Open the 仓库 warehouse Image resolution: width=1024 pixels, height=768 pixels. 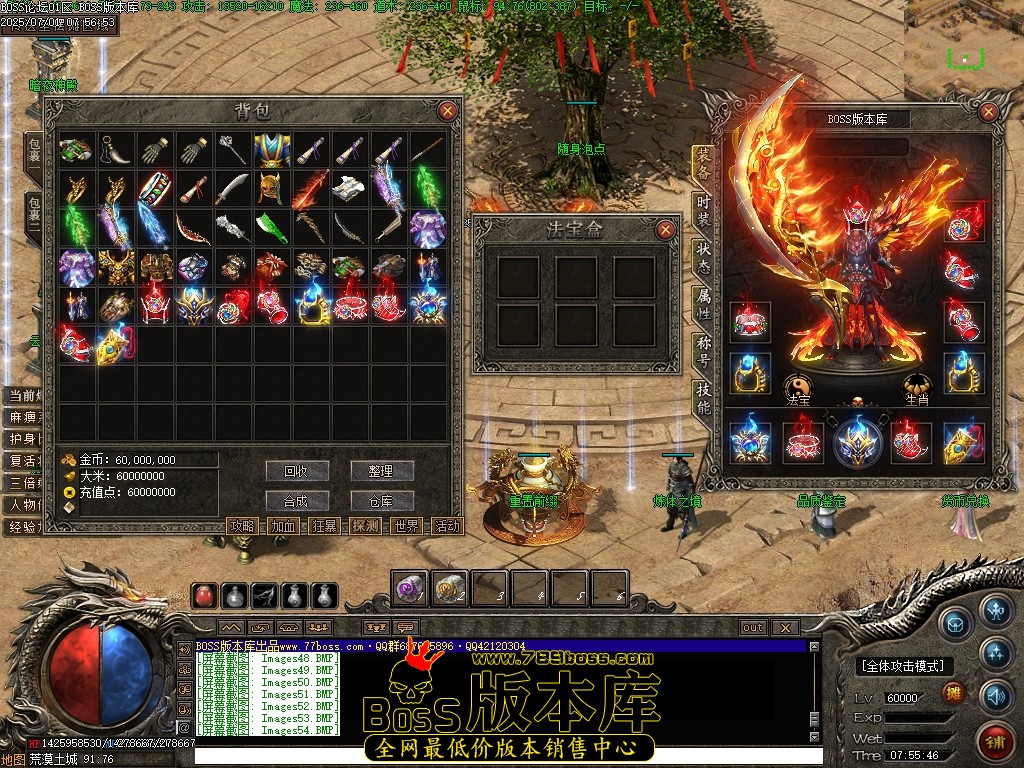tap(380, 500)
